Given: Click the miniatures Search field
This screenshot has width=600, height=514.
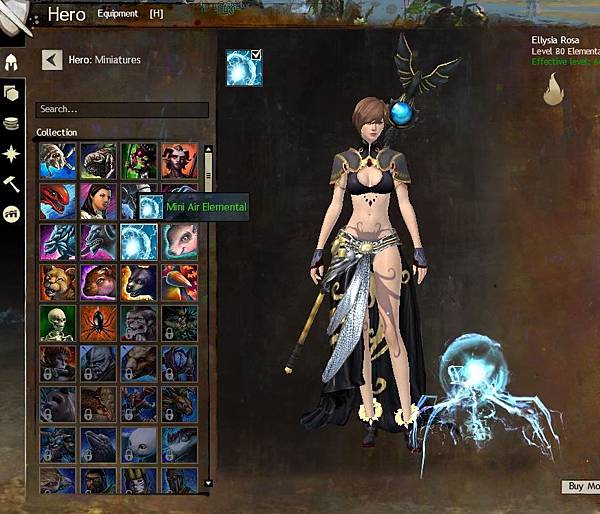Looking at the screenshot, I should (122, 109).
